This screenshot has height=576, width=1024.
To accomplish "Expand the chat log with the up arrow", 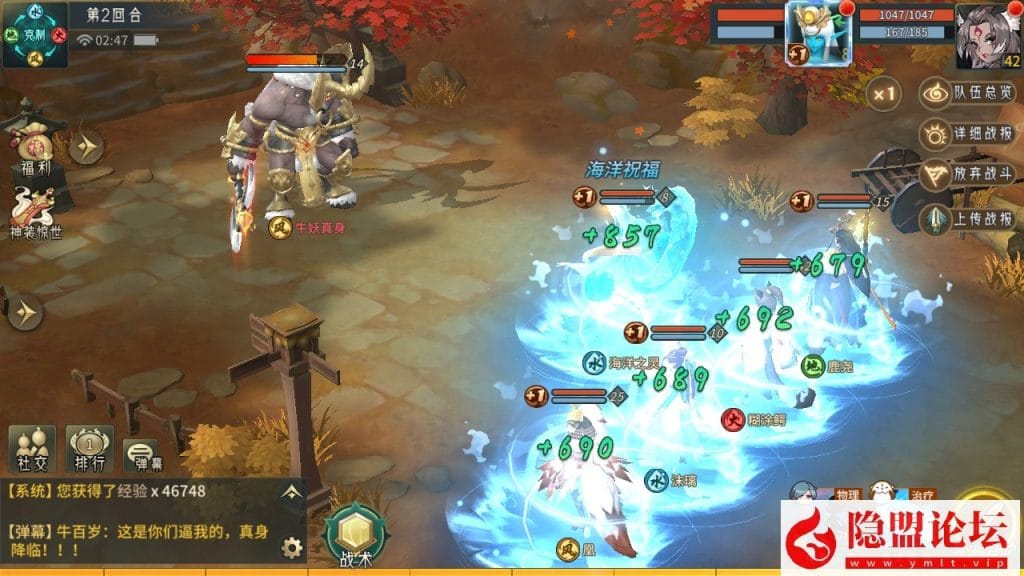I will (291, 491).
